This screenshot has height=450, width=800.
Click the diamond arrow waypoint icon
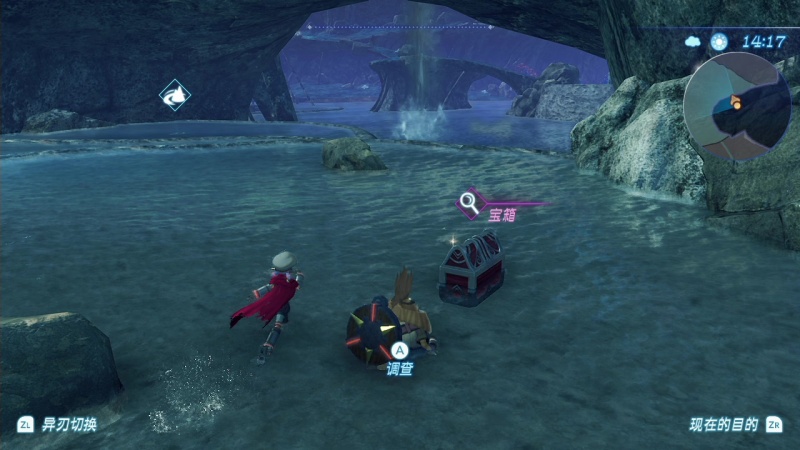pos(175,95)
